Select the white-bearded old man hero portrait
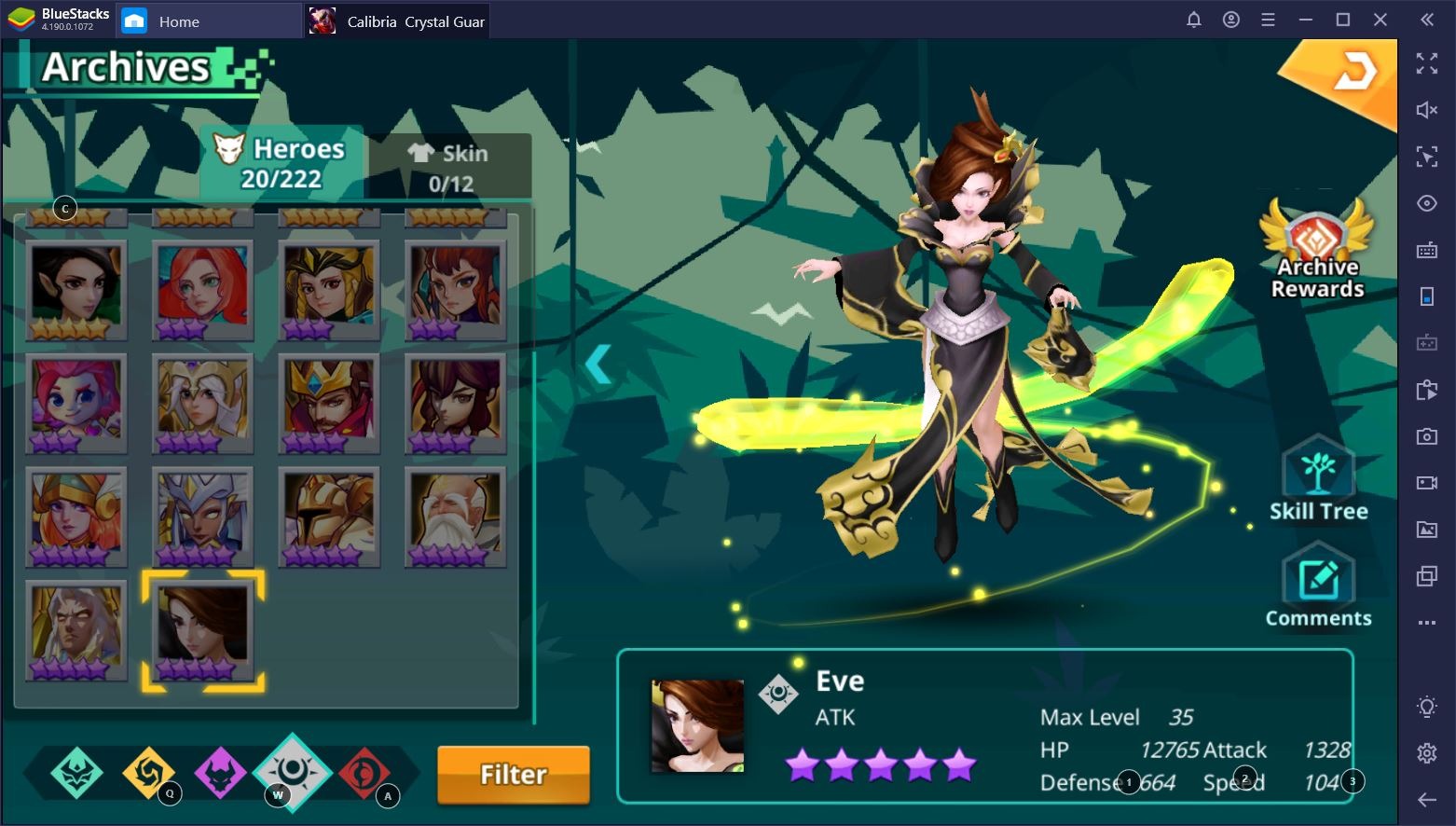The image size is (1456, 826). click(455, 516)
